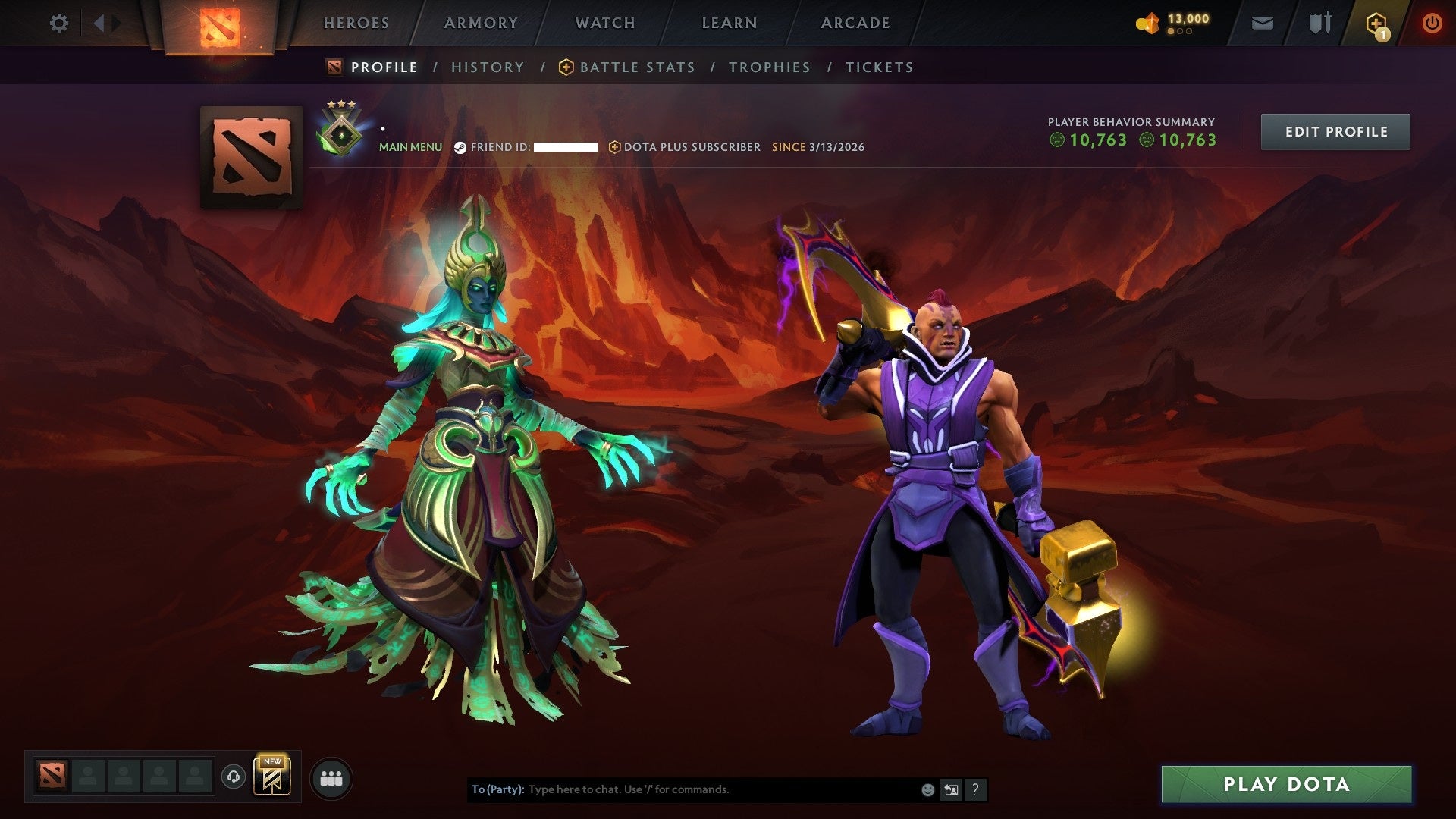Open the settings gear icon
Image resolution: width=1456 pixels, height=819 pixels.
coord(58,23)
